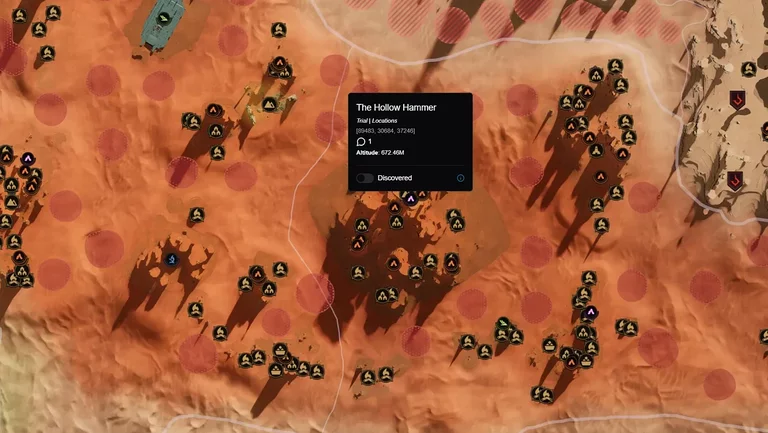Select the blue map marker
Image resolution: width=768 pixels, height=433 pixels.
click(171, 261)
